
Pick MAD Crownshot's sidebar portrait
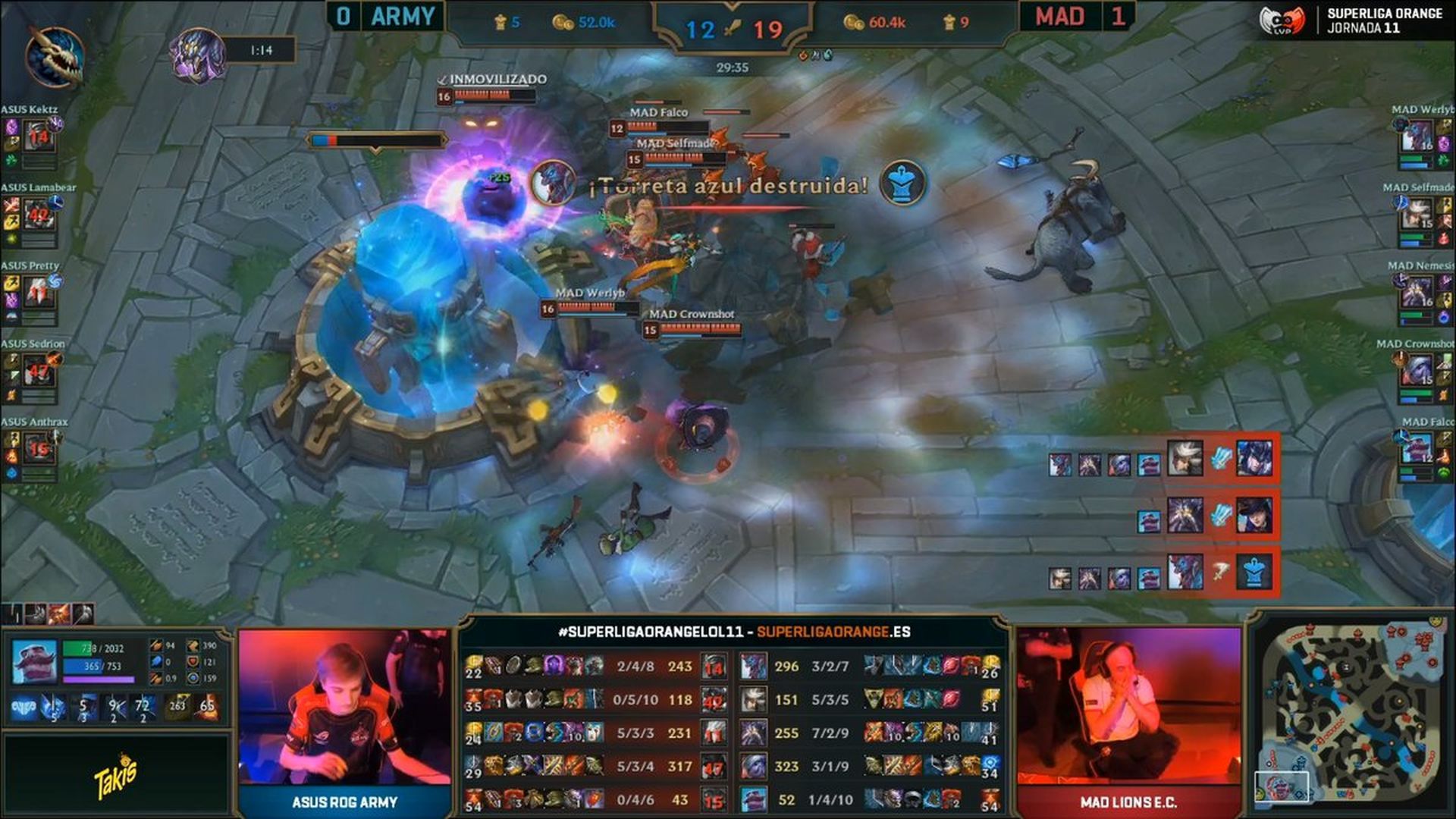[1415, 372]
